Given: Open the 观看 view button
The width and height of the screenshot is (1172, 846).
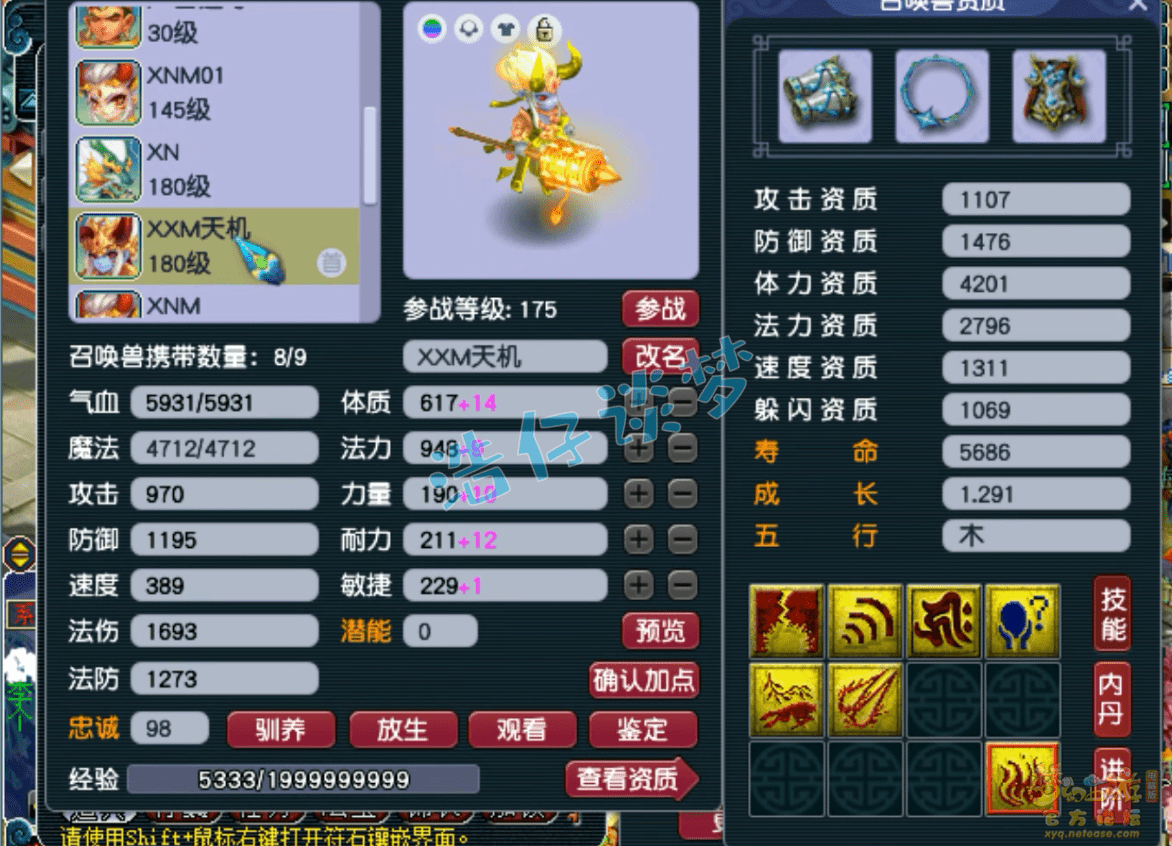Looking at the screenshot, I should tap(522, 729).
